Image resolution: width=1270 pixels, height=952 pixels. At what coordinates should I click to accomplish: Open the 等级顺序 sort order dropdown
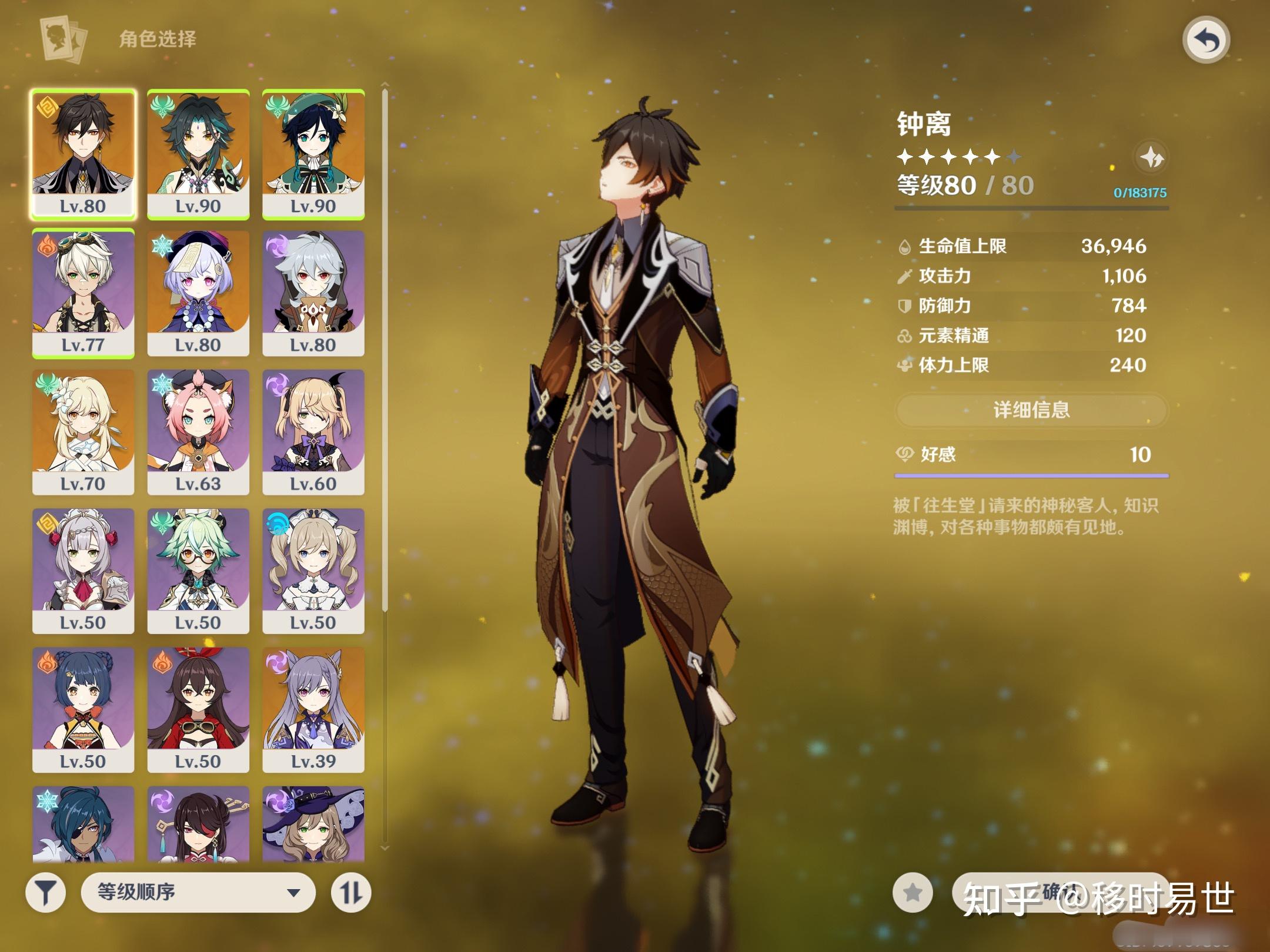click(x=198, y=892)
